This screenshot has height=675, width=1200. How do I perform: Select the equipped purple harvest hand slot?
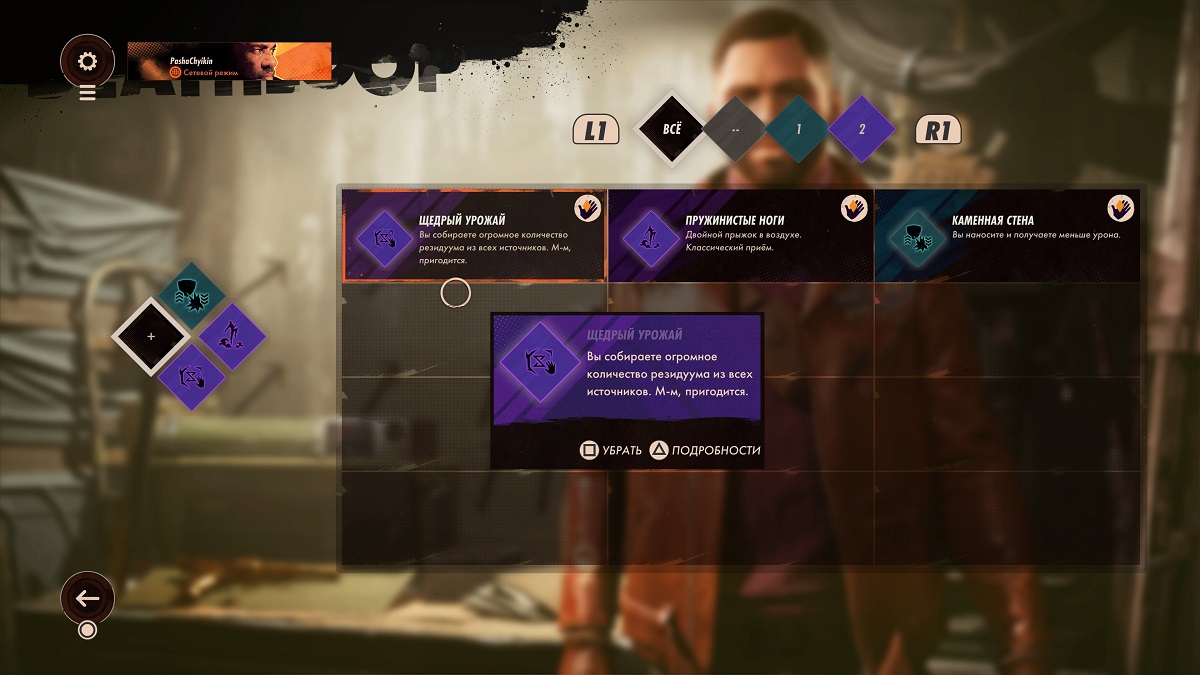coord(191,377)
